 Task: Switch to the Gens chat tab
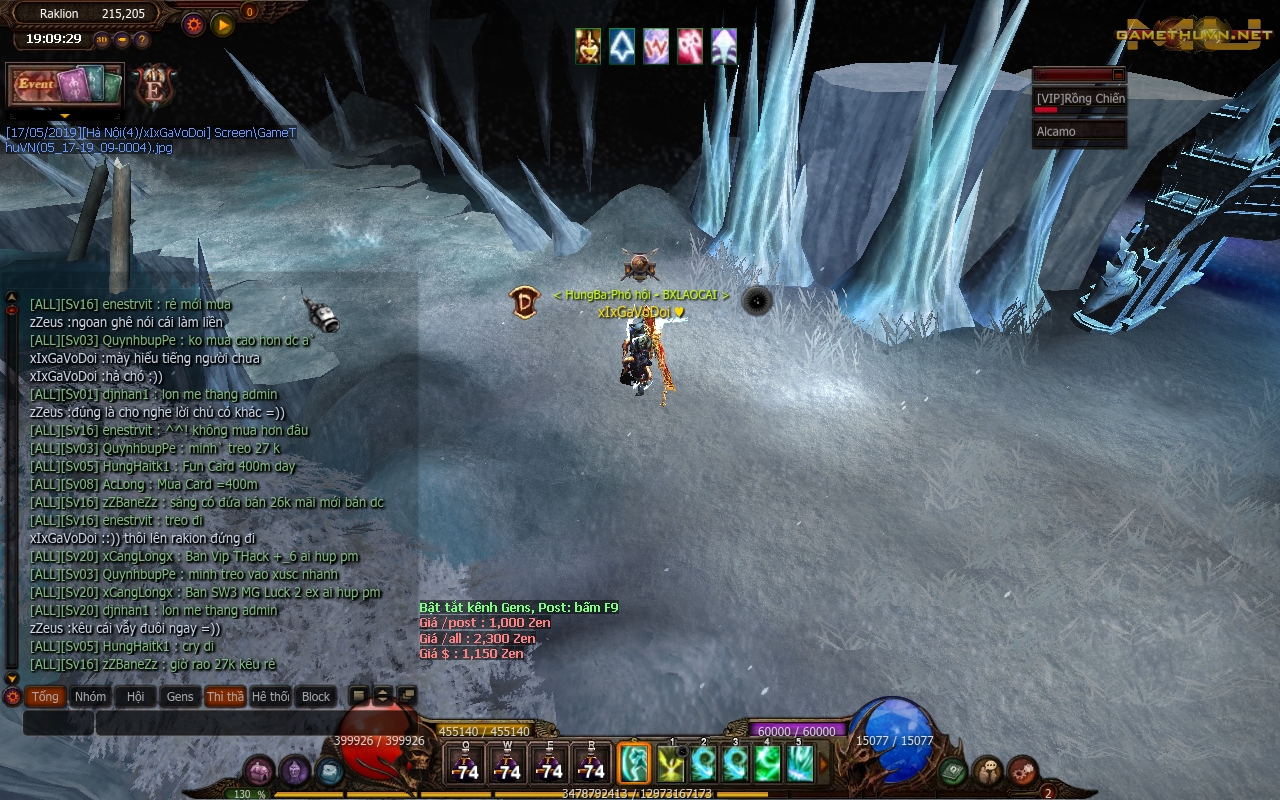tap(180, 697)
